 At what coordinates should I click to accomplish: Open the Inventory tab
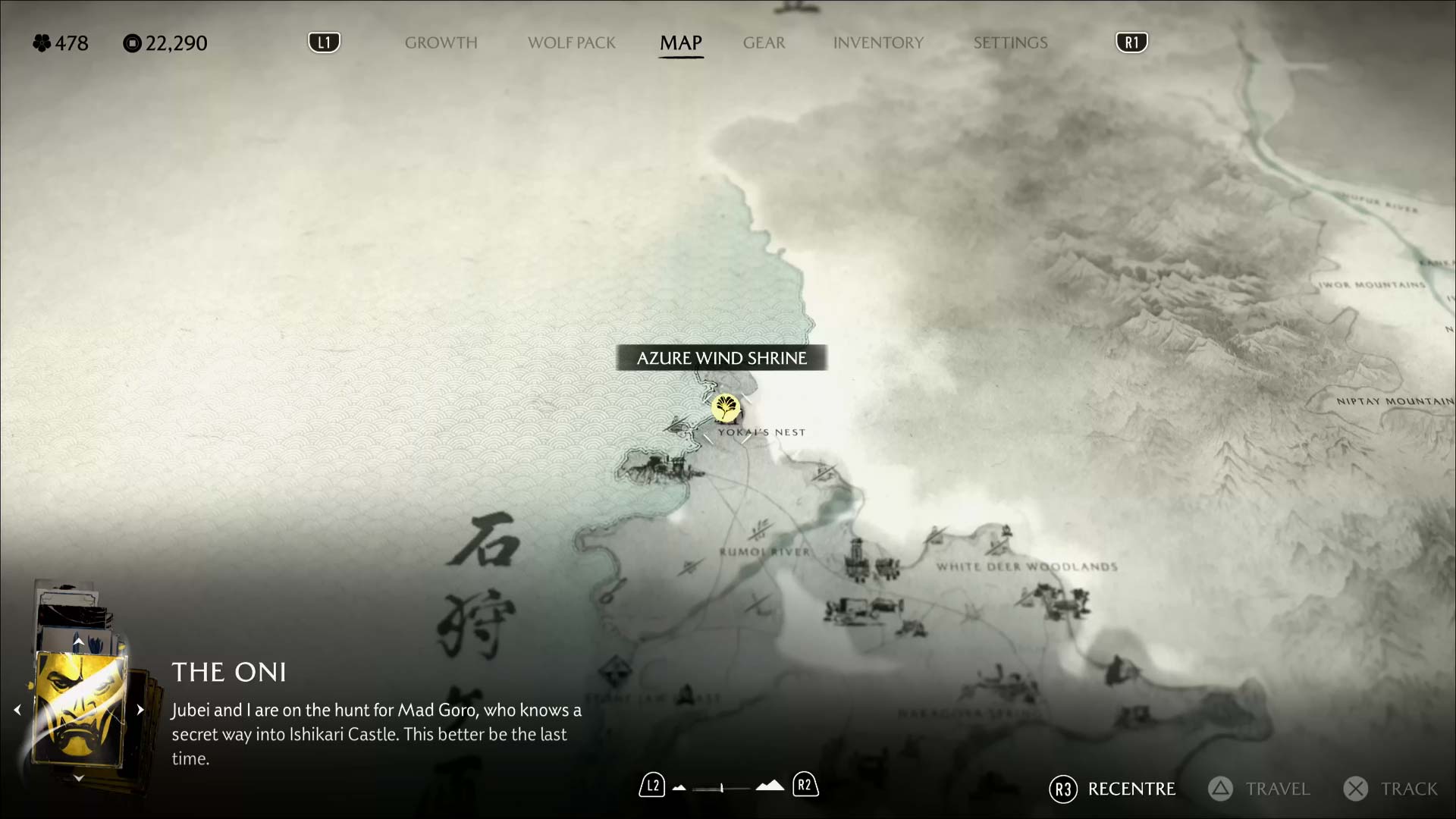coord(878,43)
